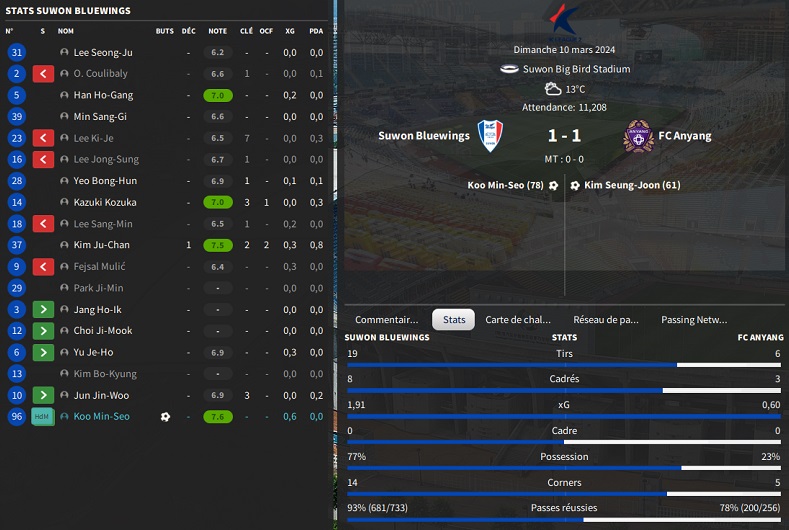
Task: Sort the player list by NOTE column
Action: (x=217, y=31)
